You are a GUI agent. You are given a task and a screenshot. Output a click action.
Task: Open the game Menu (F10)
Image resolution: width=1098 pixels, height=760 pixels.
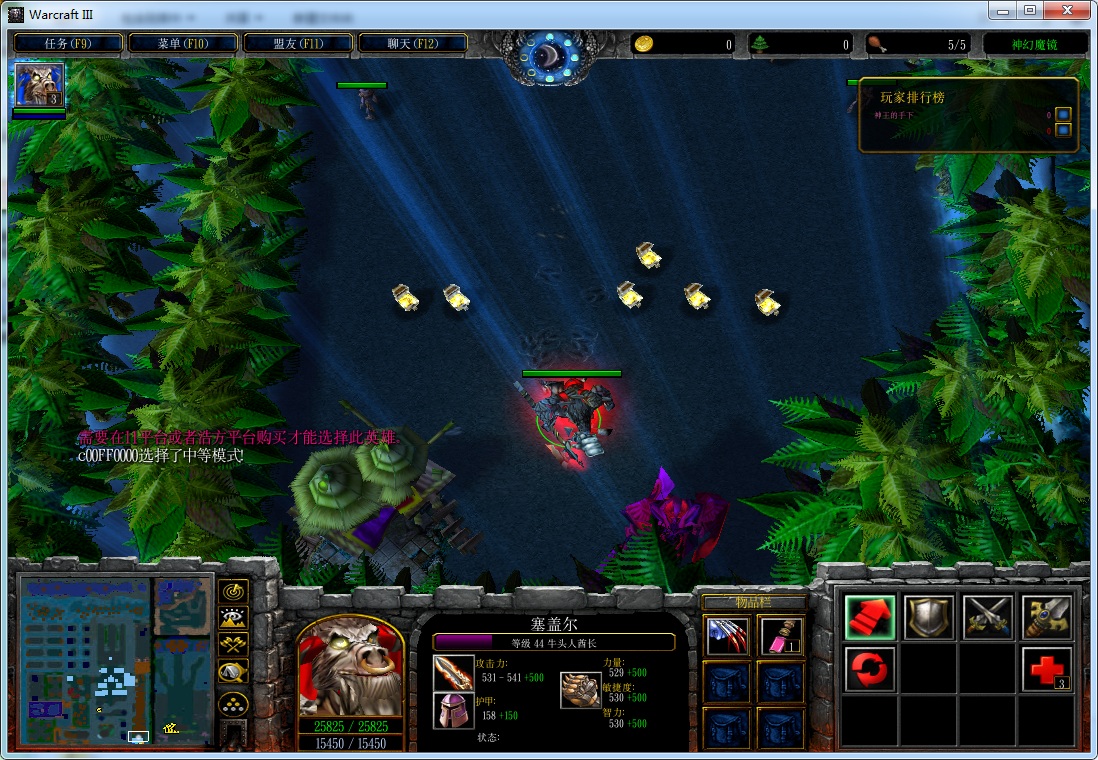(183, 43)
